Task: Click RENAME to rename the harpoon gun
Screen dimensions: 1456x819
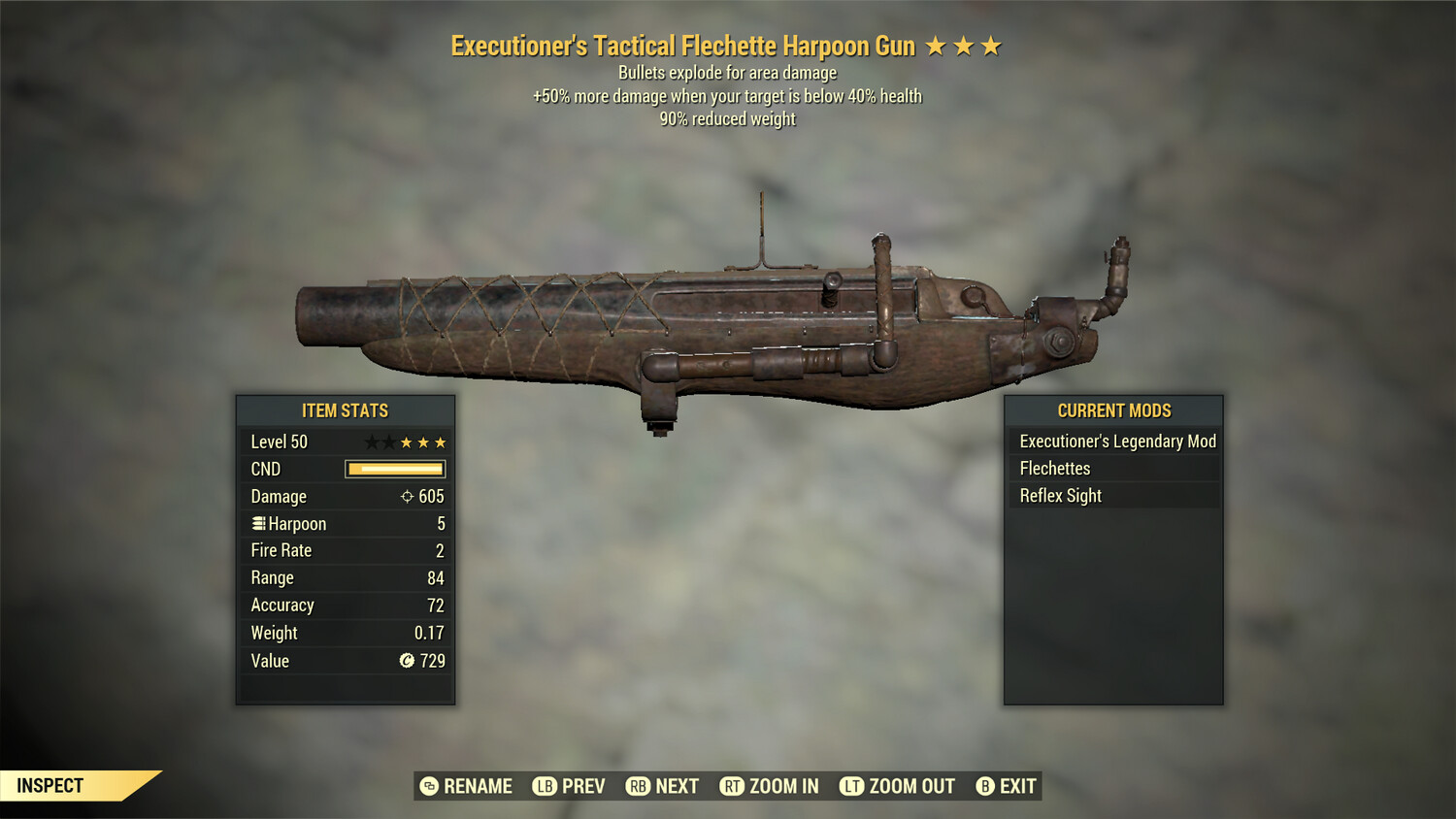Action: pos(478,786)
